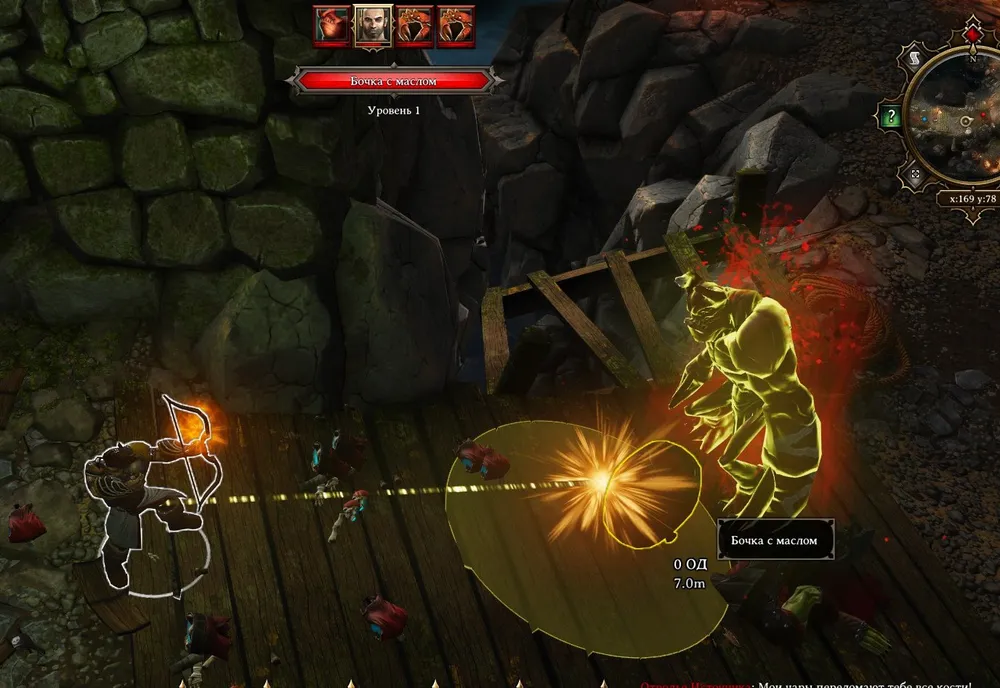Open the green question mark help button
The width and height of the screenshot is (1000, 688).
(x=889, y=116)
